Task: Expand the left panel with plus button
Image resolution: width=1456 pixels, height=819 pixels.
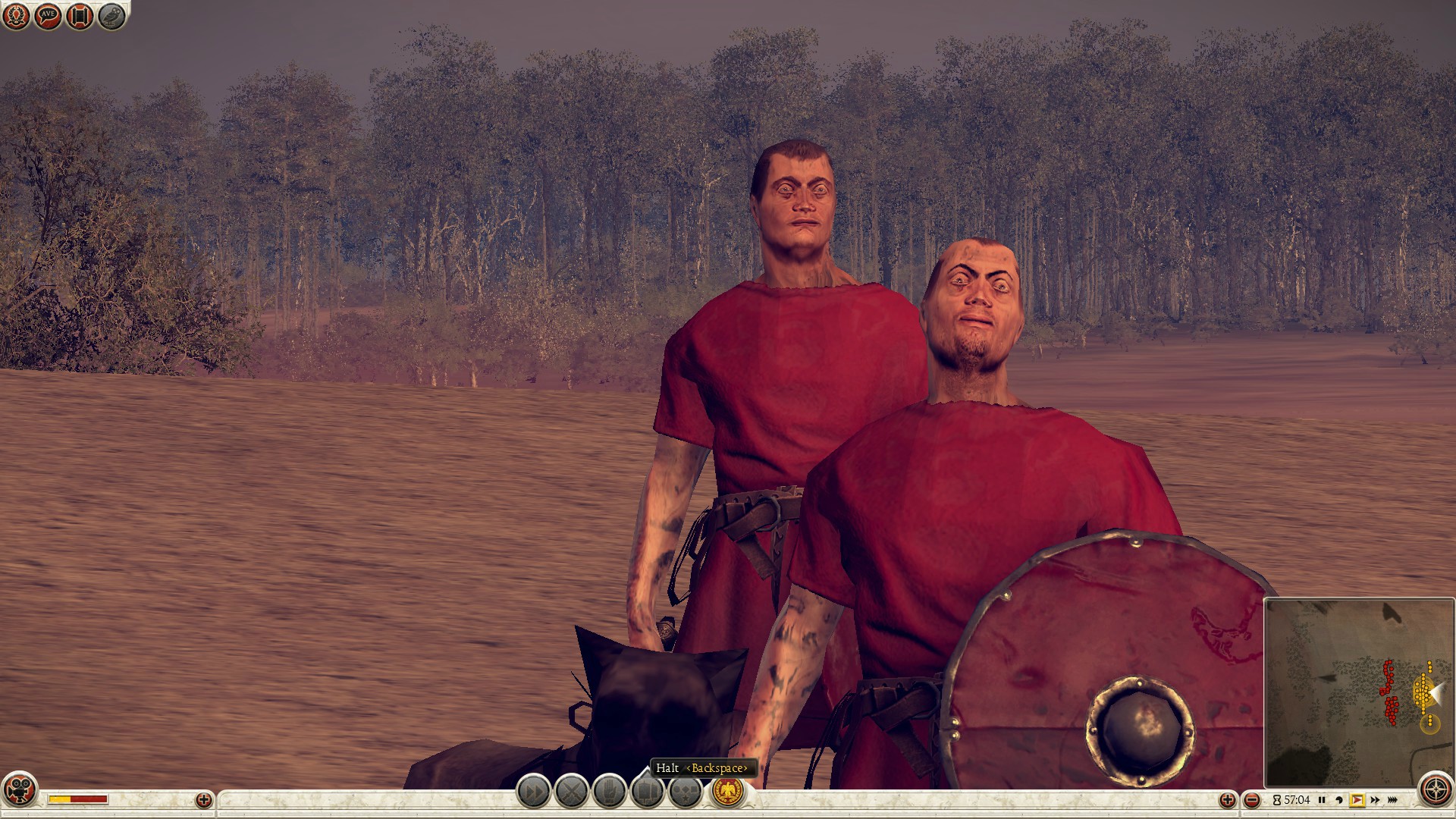Action: click(203, 800)
